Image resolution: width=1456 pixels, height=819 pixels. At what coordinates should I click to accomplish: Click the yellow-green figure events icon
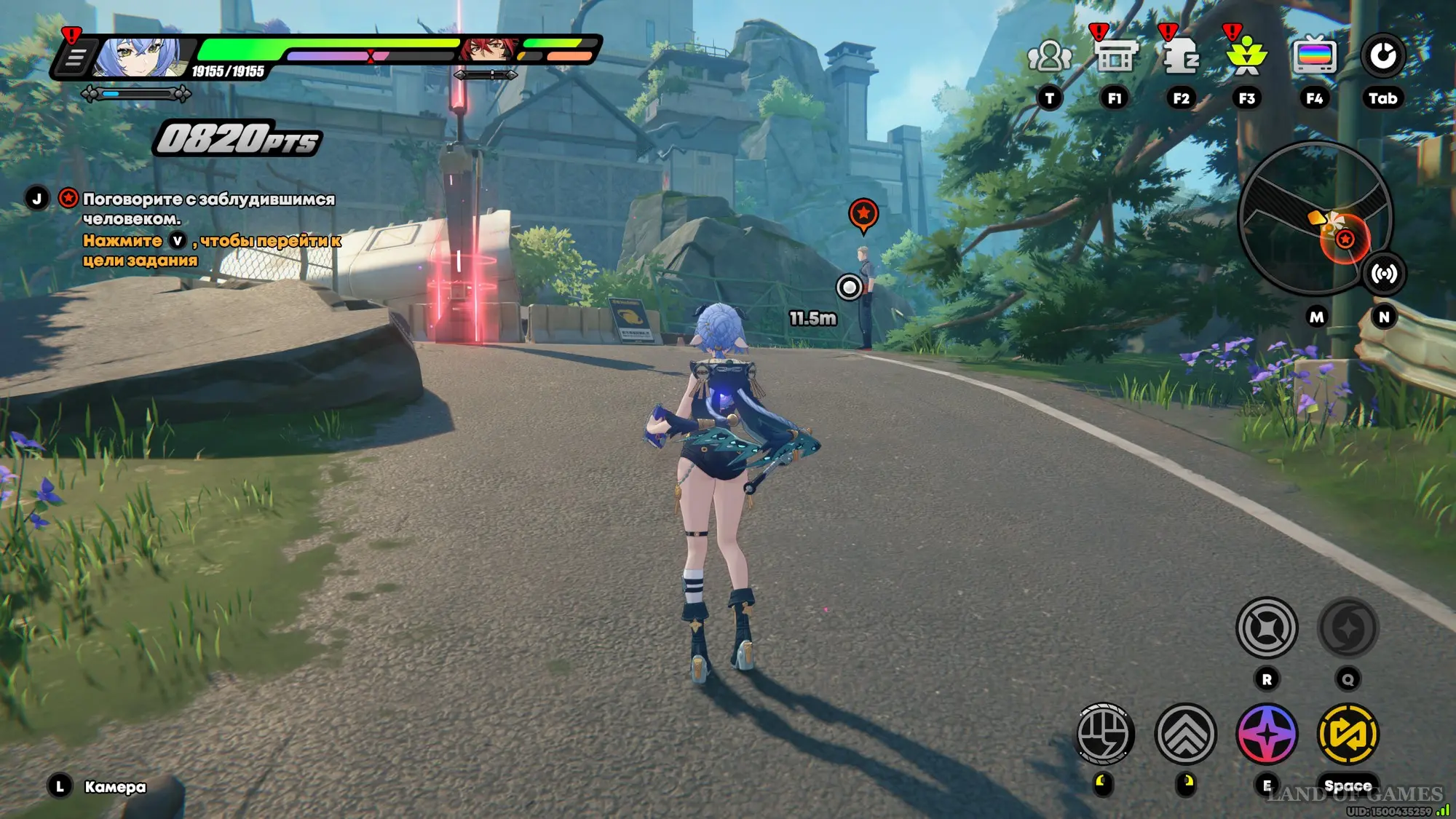1247,56
